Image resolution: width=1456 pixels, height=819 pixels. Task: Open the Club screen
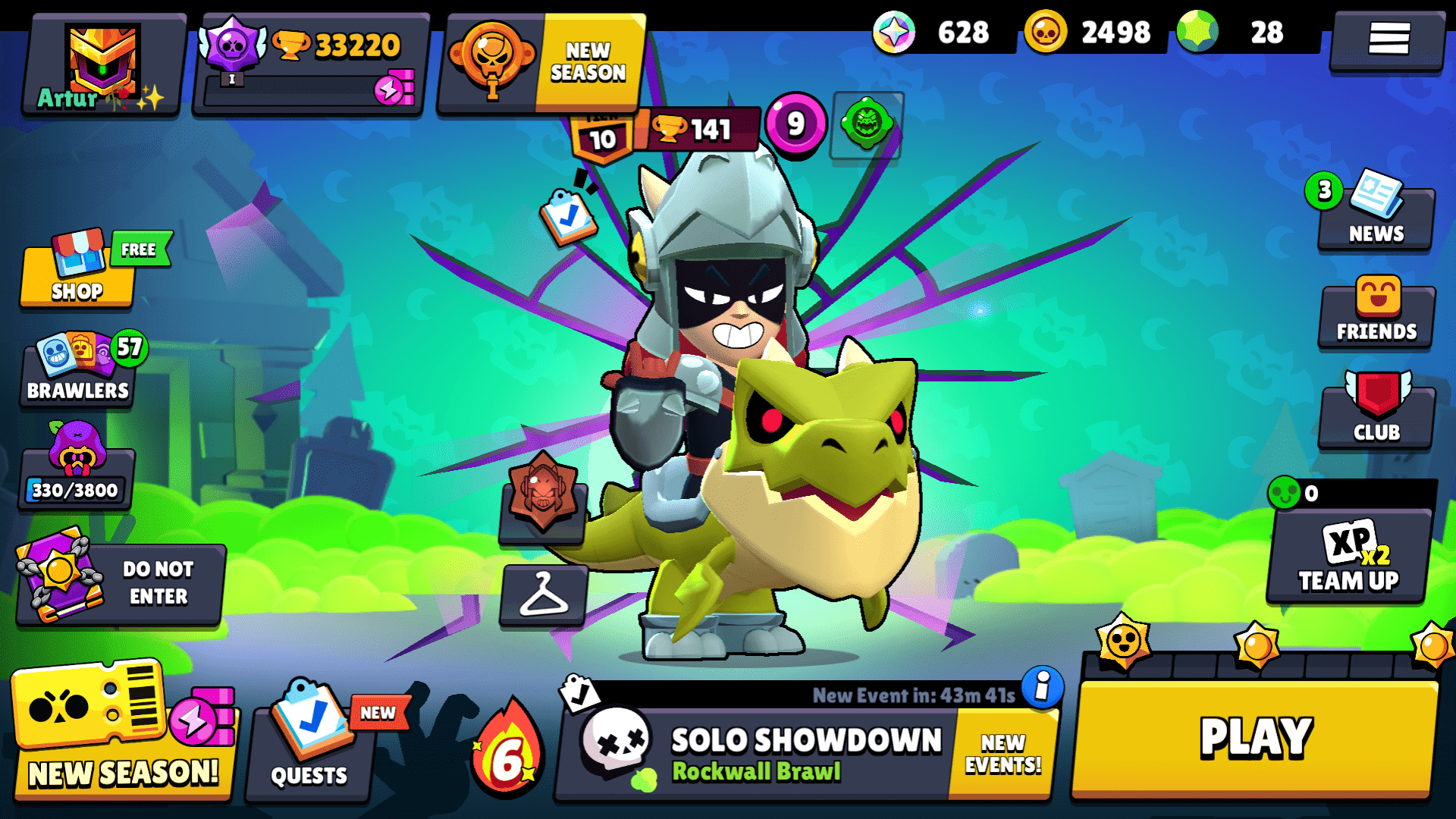click(x=1375, y=413)
